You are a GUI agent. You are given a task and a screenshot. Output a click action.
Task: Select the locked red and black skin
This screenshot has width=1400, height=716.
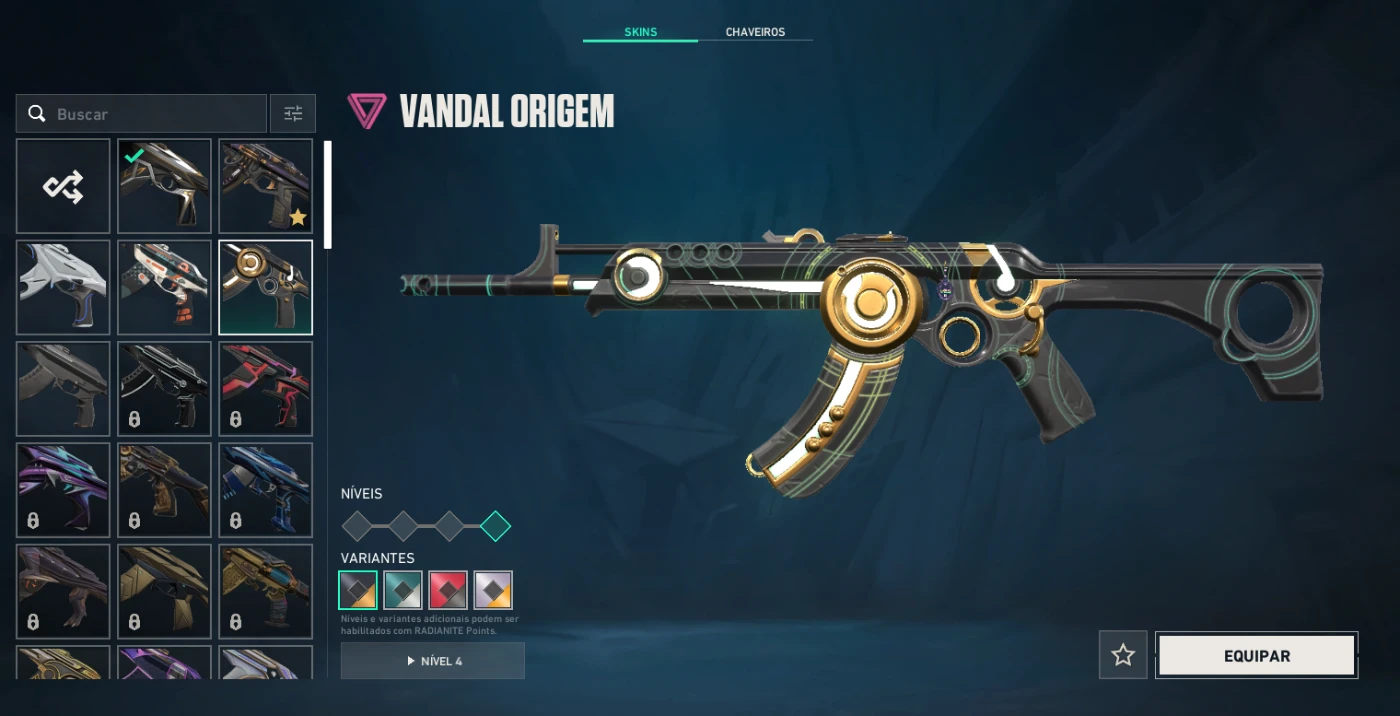(265, 388)
